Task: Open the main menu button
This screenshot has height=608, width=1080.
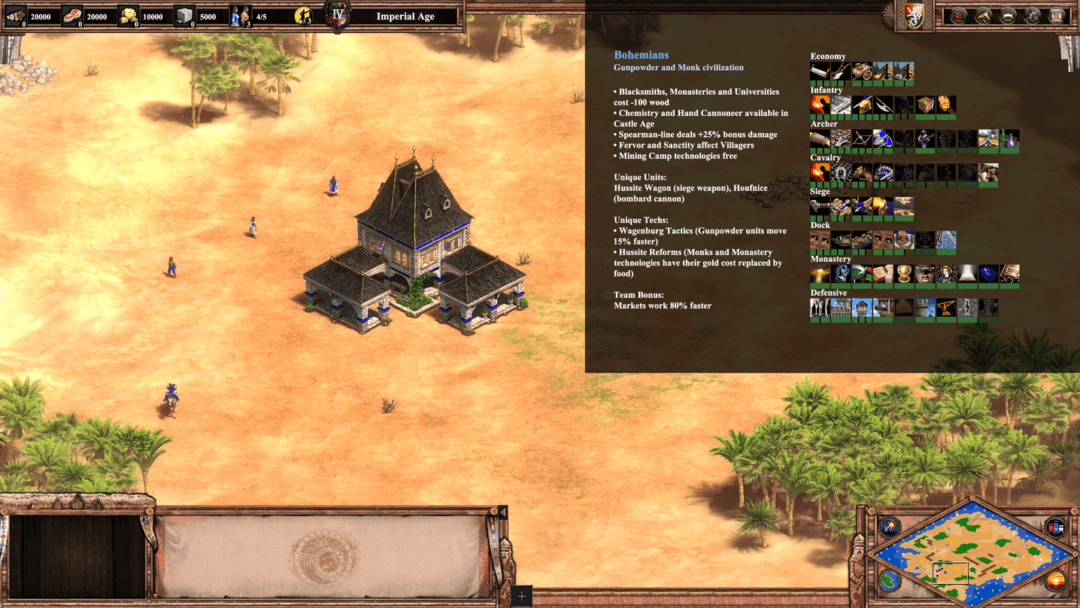Action: pos(1057,15)
